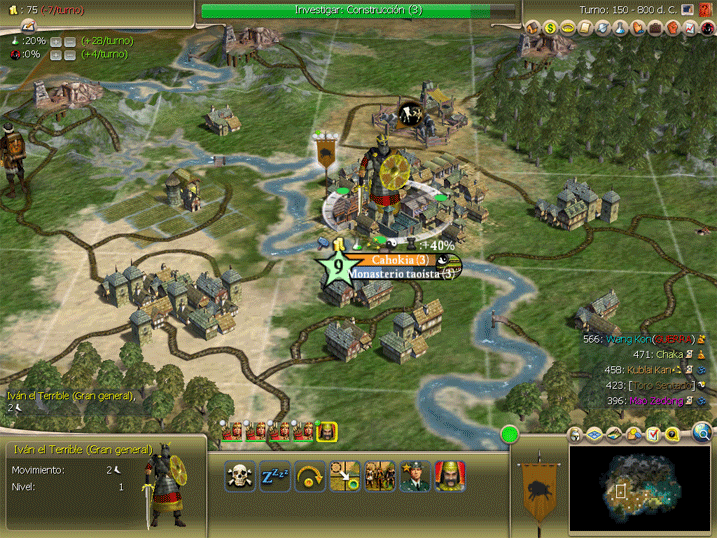Screen dimensions: 717x538
Task: Use the green military officer action
Action: pyautogui.click(x=415, y=476)
